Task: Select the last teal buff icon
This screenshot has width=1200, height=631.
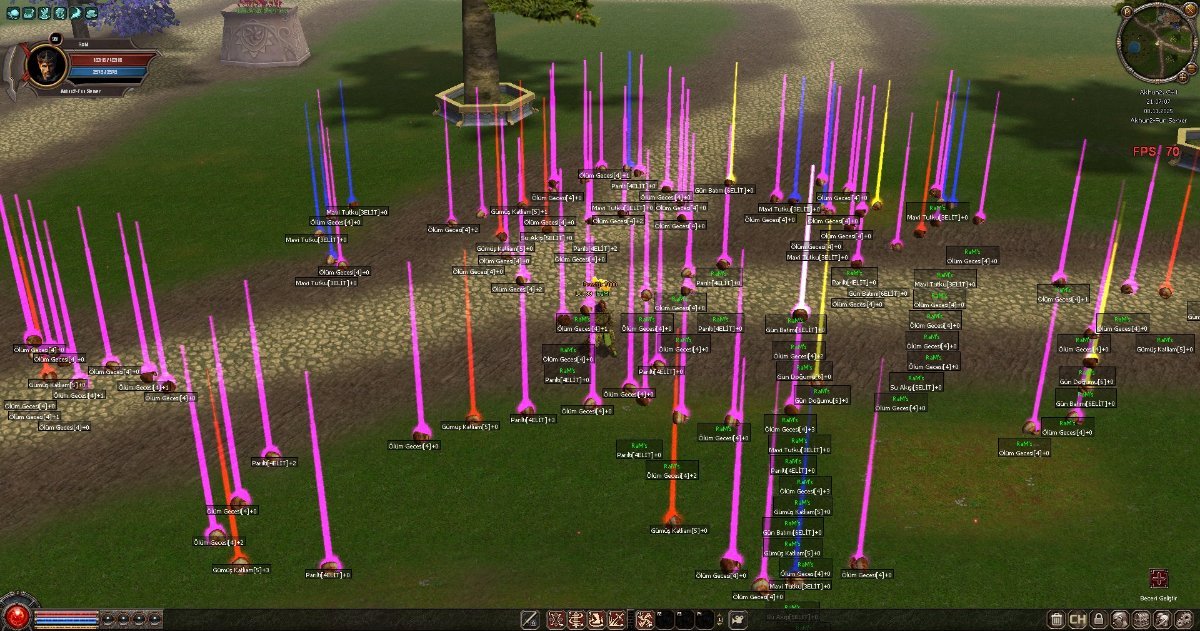Action: (91, 13)
